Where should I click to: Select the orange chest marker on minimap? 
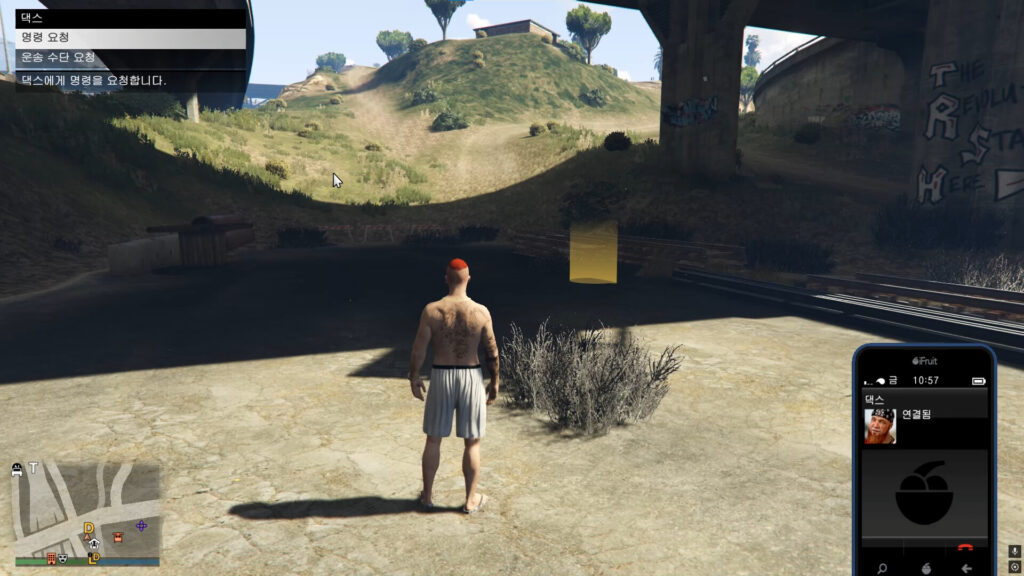[118, 537]
